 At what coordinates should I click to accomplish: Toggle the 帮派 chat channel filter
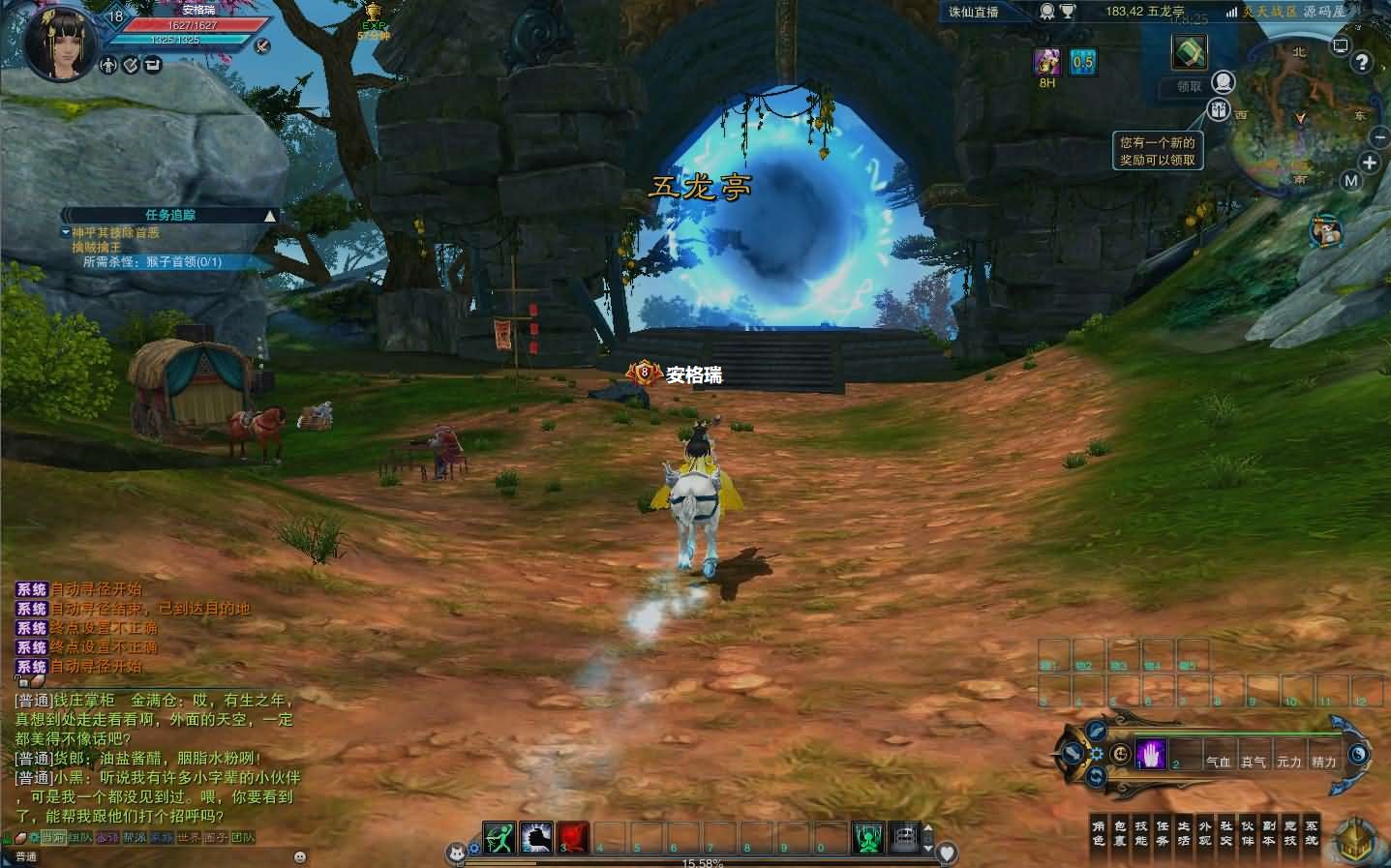click(135, 837)
